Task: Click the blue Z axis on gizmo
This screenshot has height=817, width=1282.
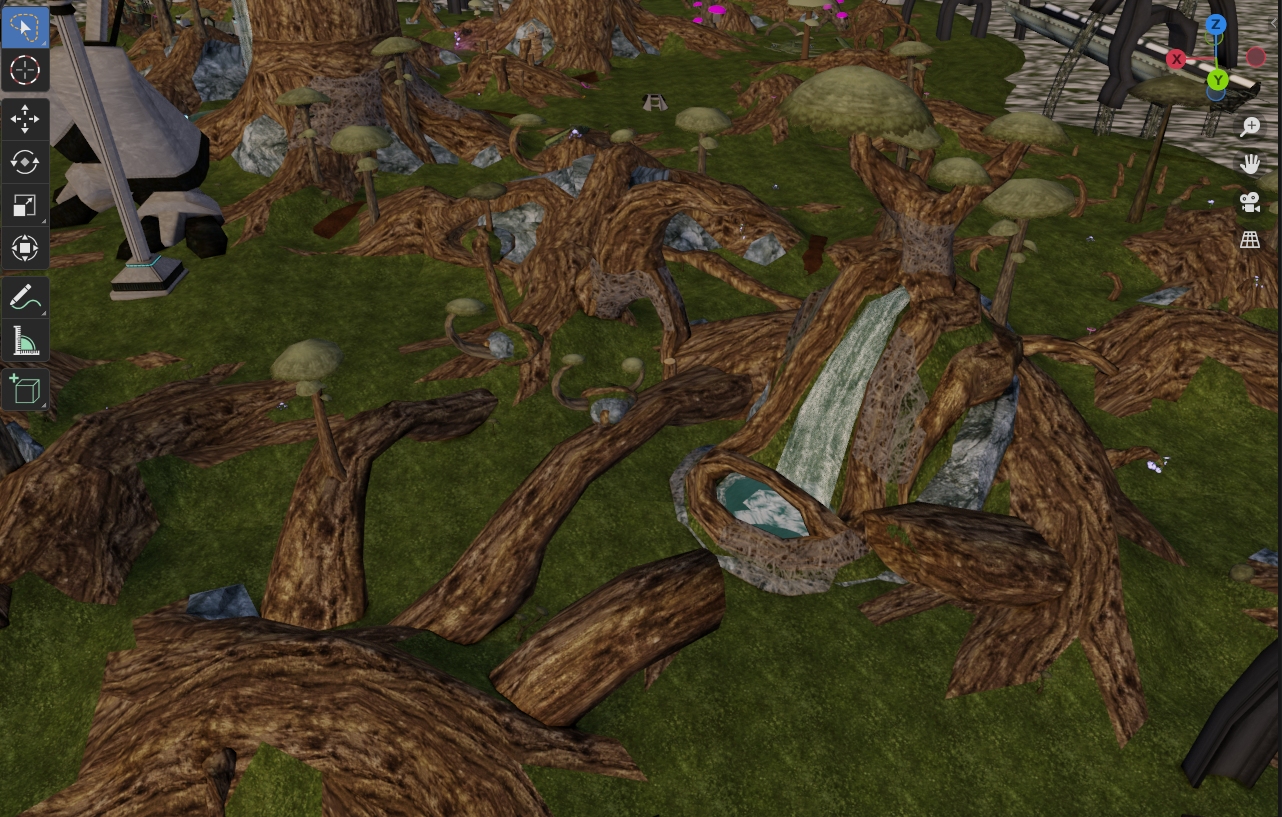Action: (x=1216, y=24)
